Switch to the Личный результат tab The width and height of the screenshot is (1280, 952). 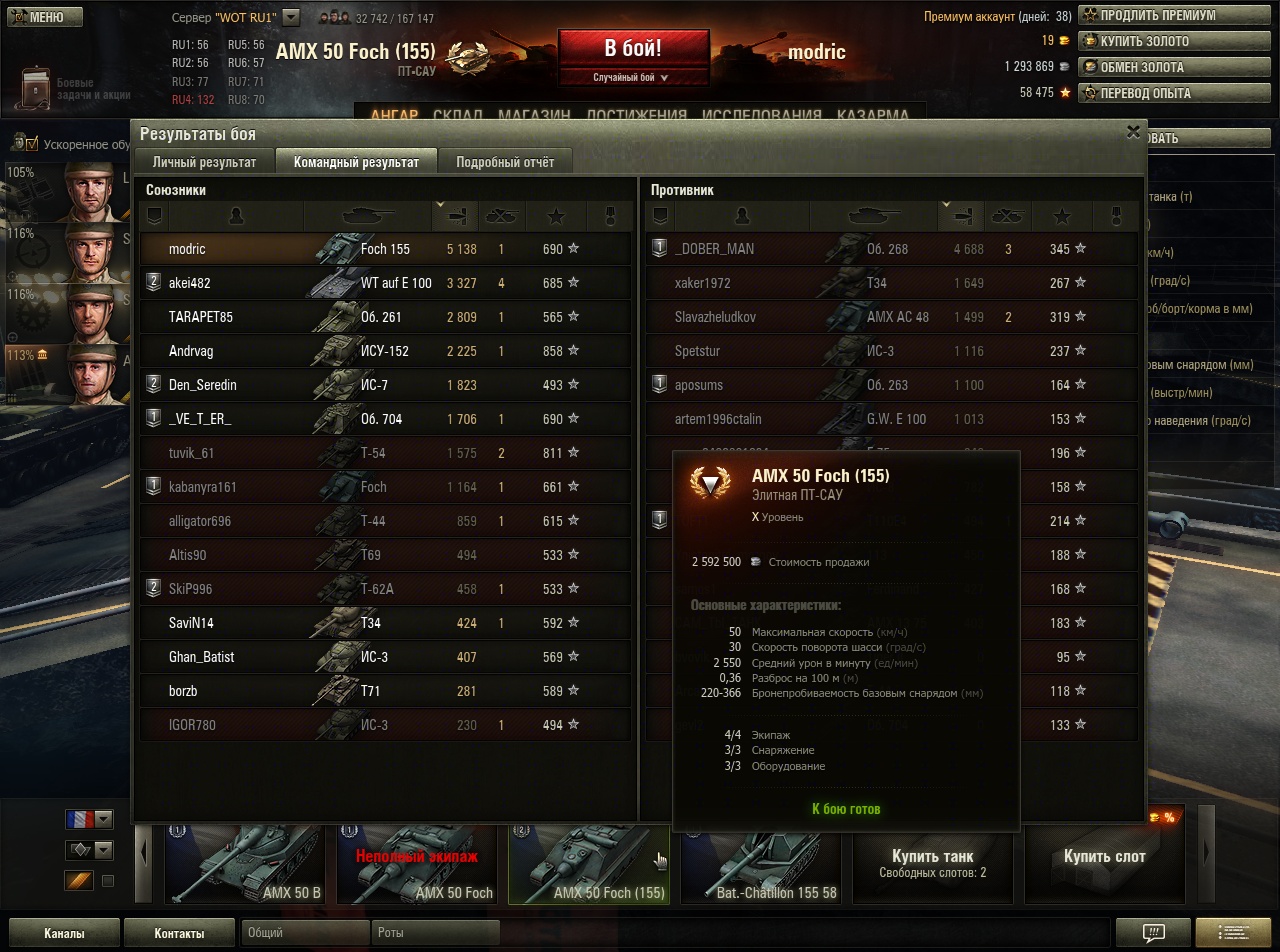[x=204, y=162]
